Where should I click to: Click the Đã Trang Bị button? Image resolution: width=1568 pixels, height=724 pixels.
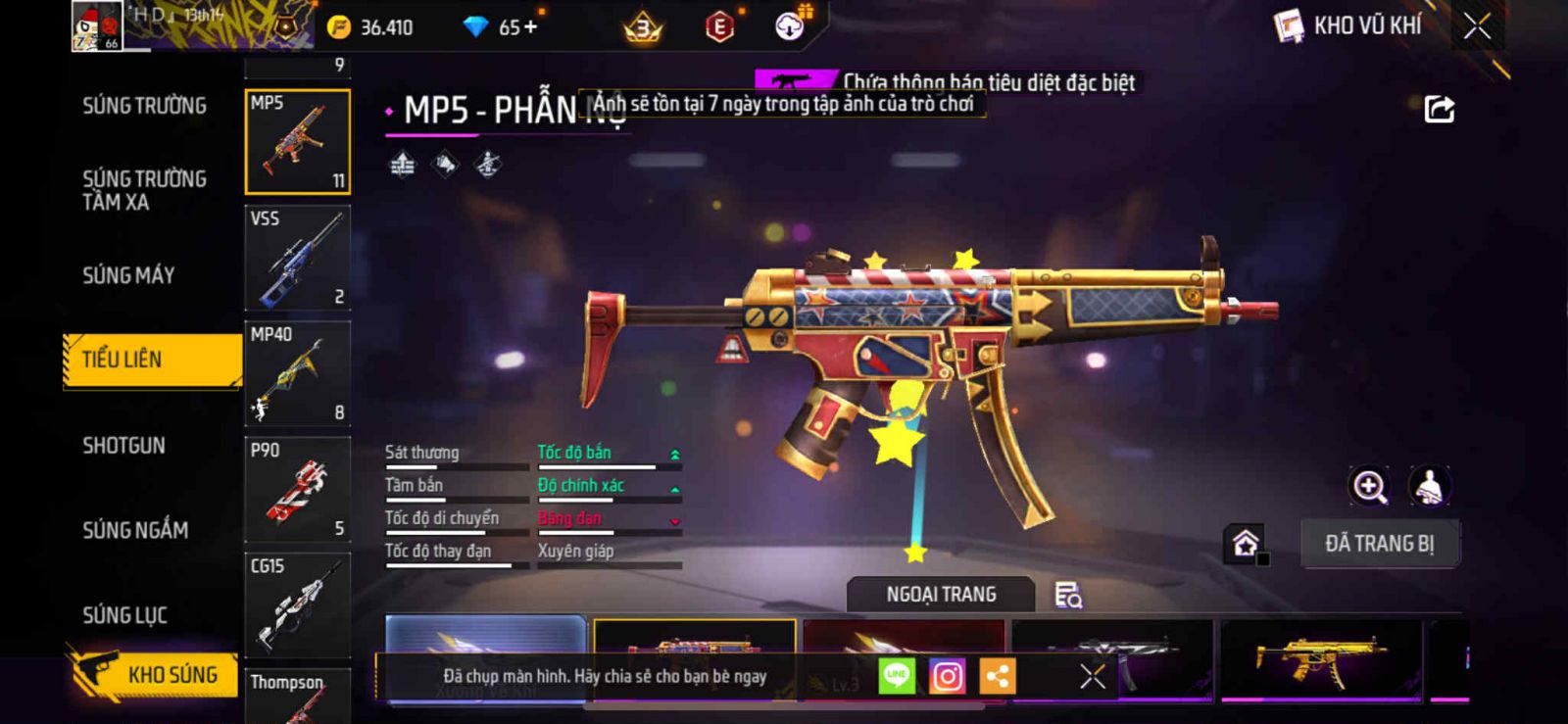(x=1379, y=544)
